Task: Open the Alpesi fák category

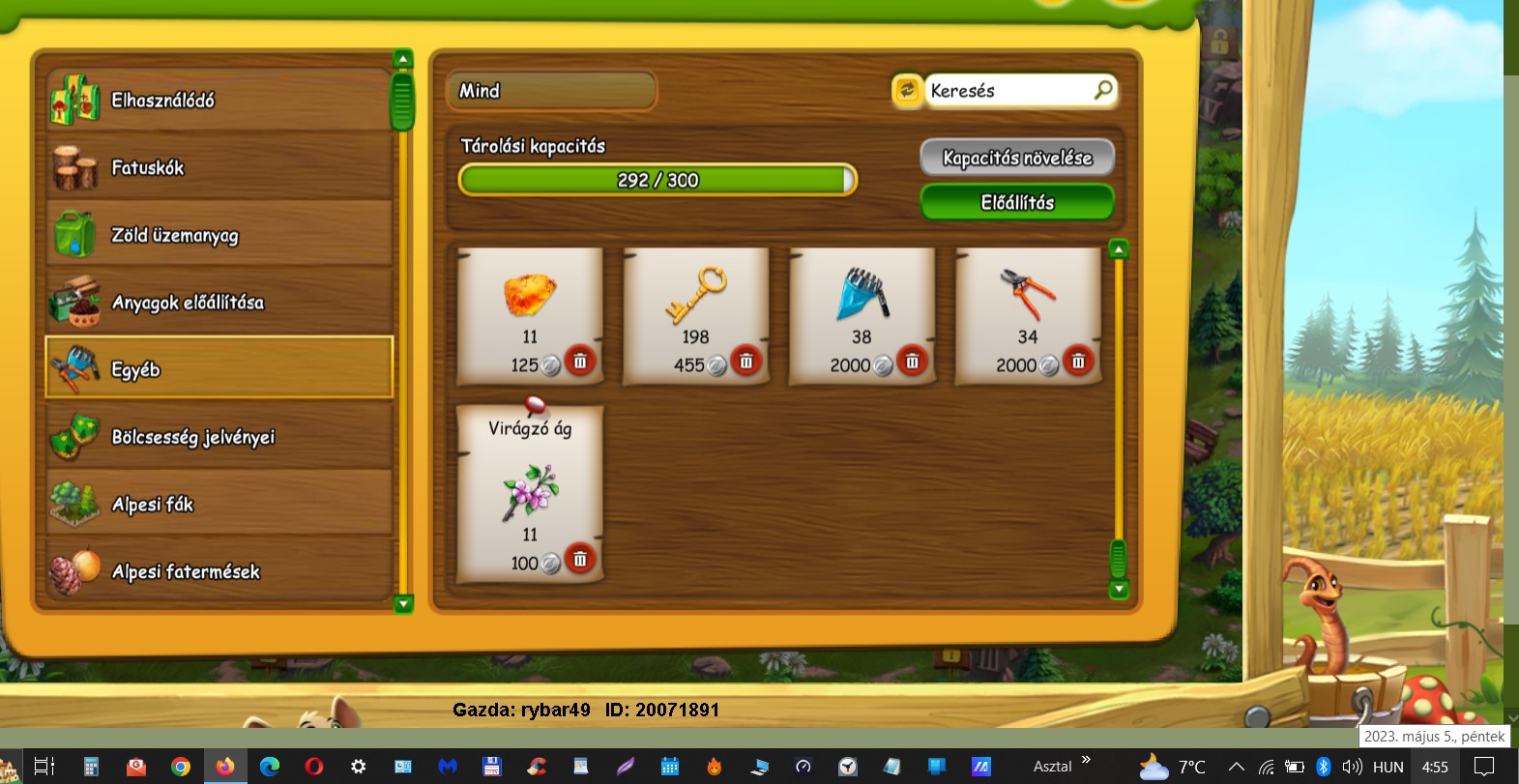Action: click(219, 505)
